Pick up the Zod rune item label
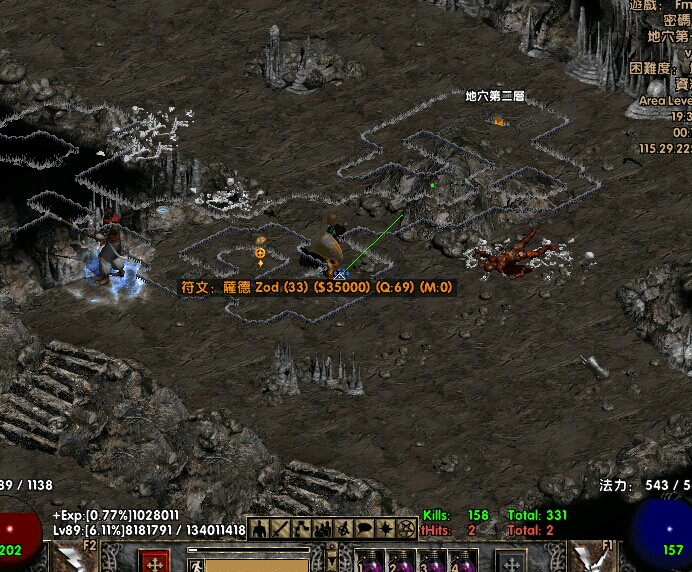 click(316, 287)
